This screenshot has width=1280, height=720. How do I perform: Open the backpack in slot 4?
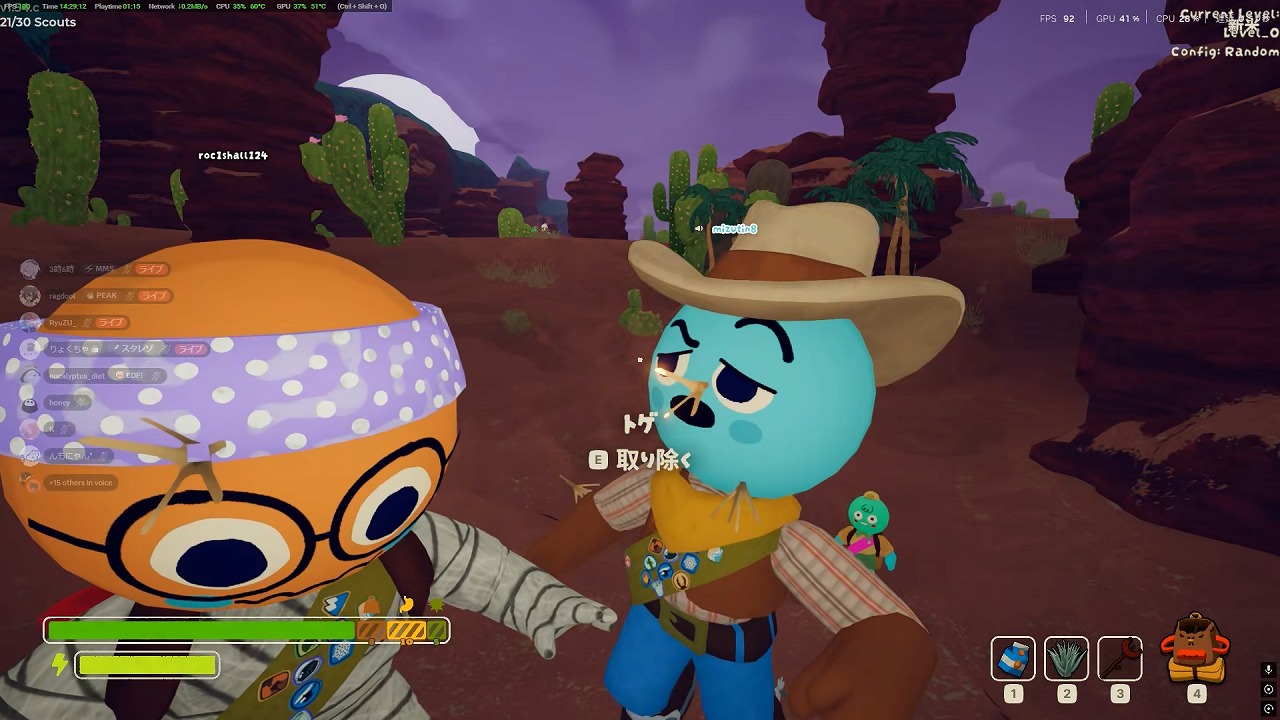[1196, 650]
